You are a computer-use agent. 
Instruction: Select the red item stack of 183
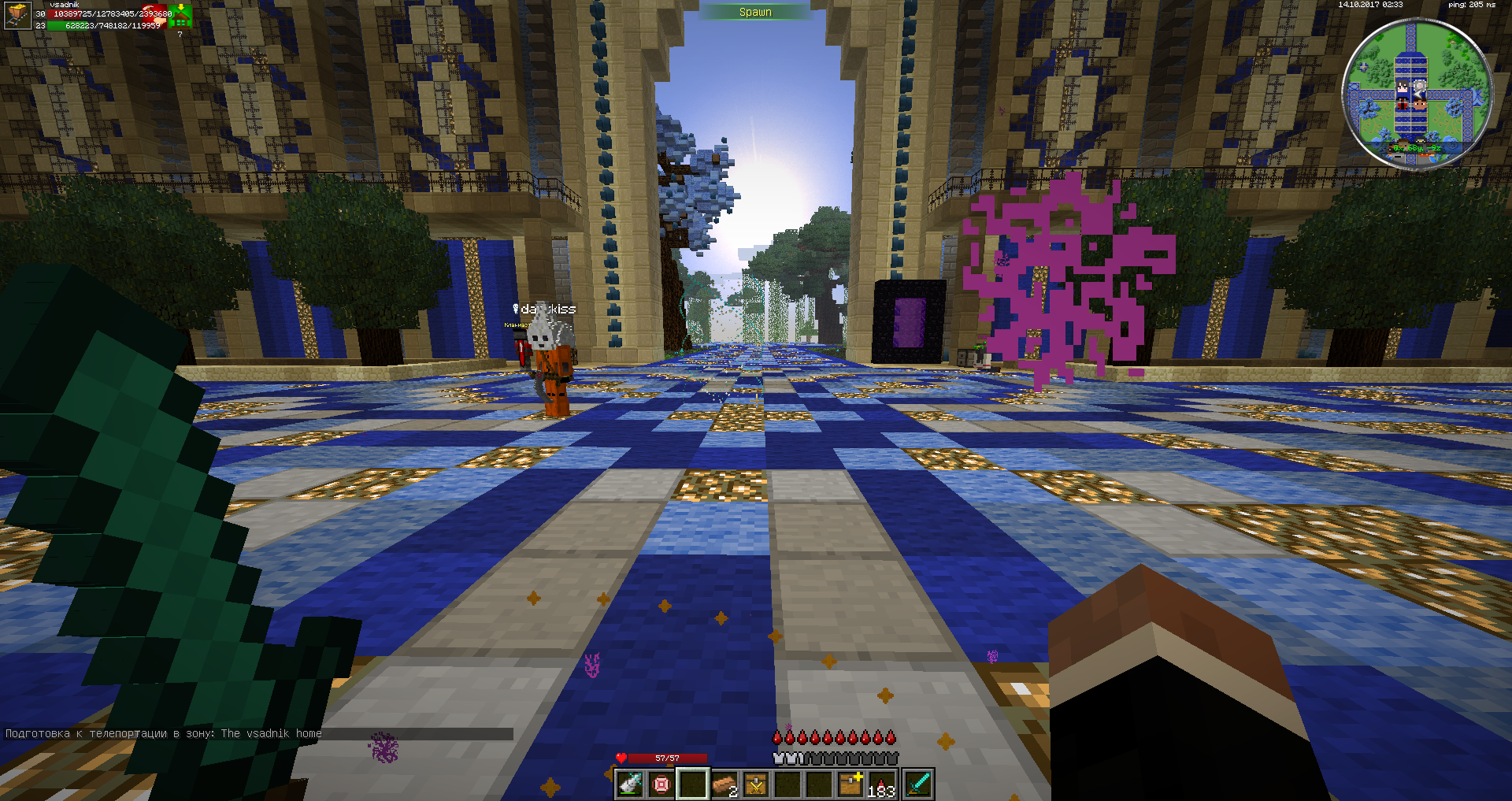click(x=882, y=784)
